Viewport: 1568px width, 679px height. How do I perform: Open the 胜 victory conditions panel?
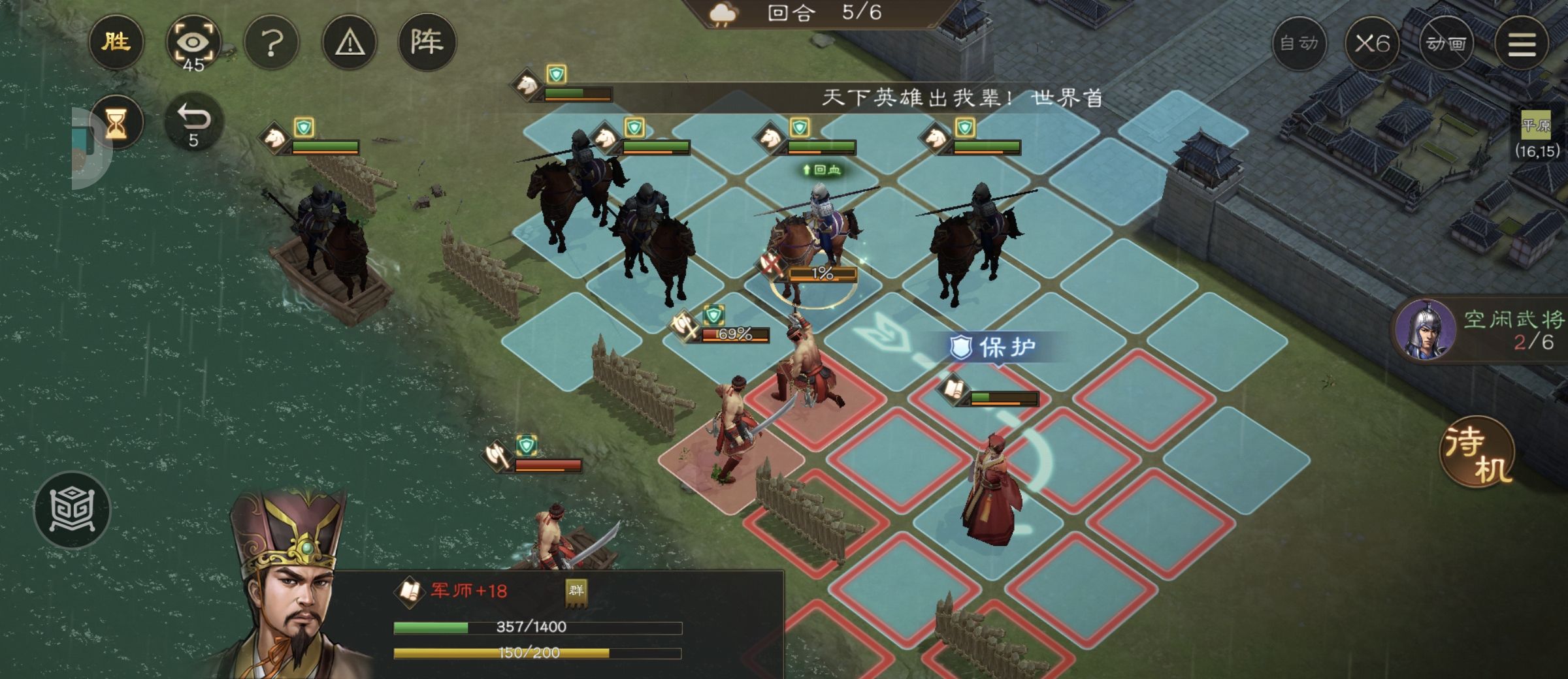(x=116, y=42)
